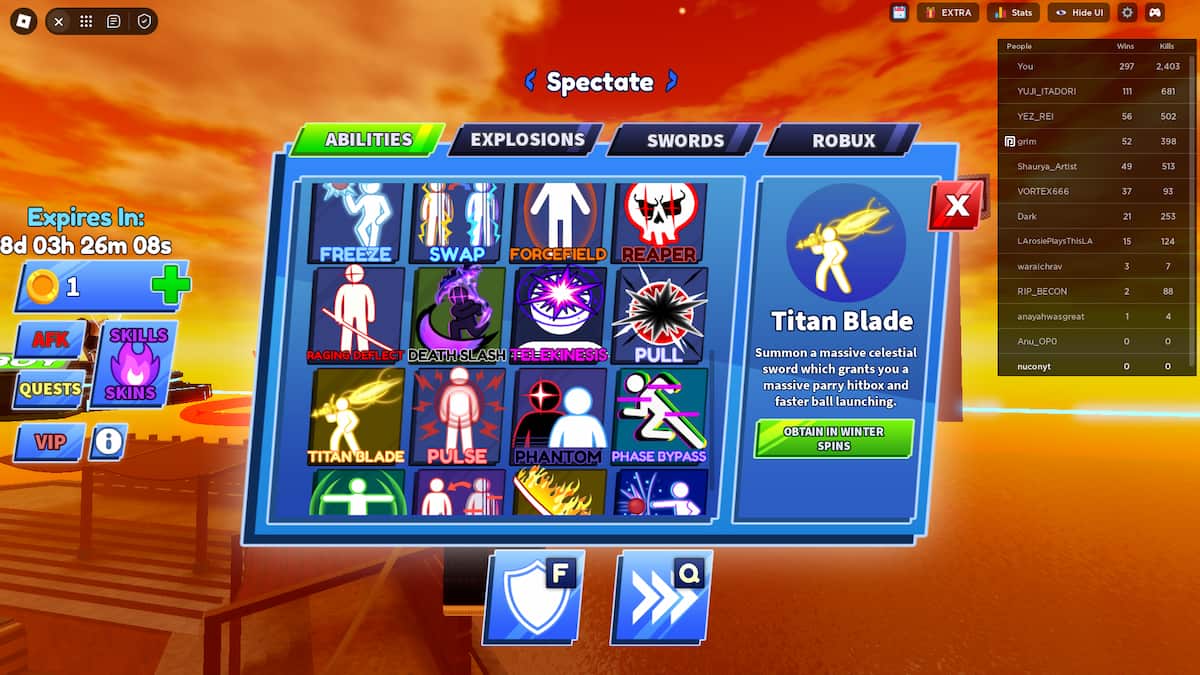Open the Swords tab
Screen dimensions: 1200x675
[x=684, y=140]
